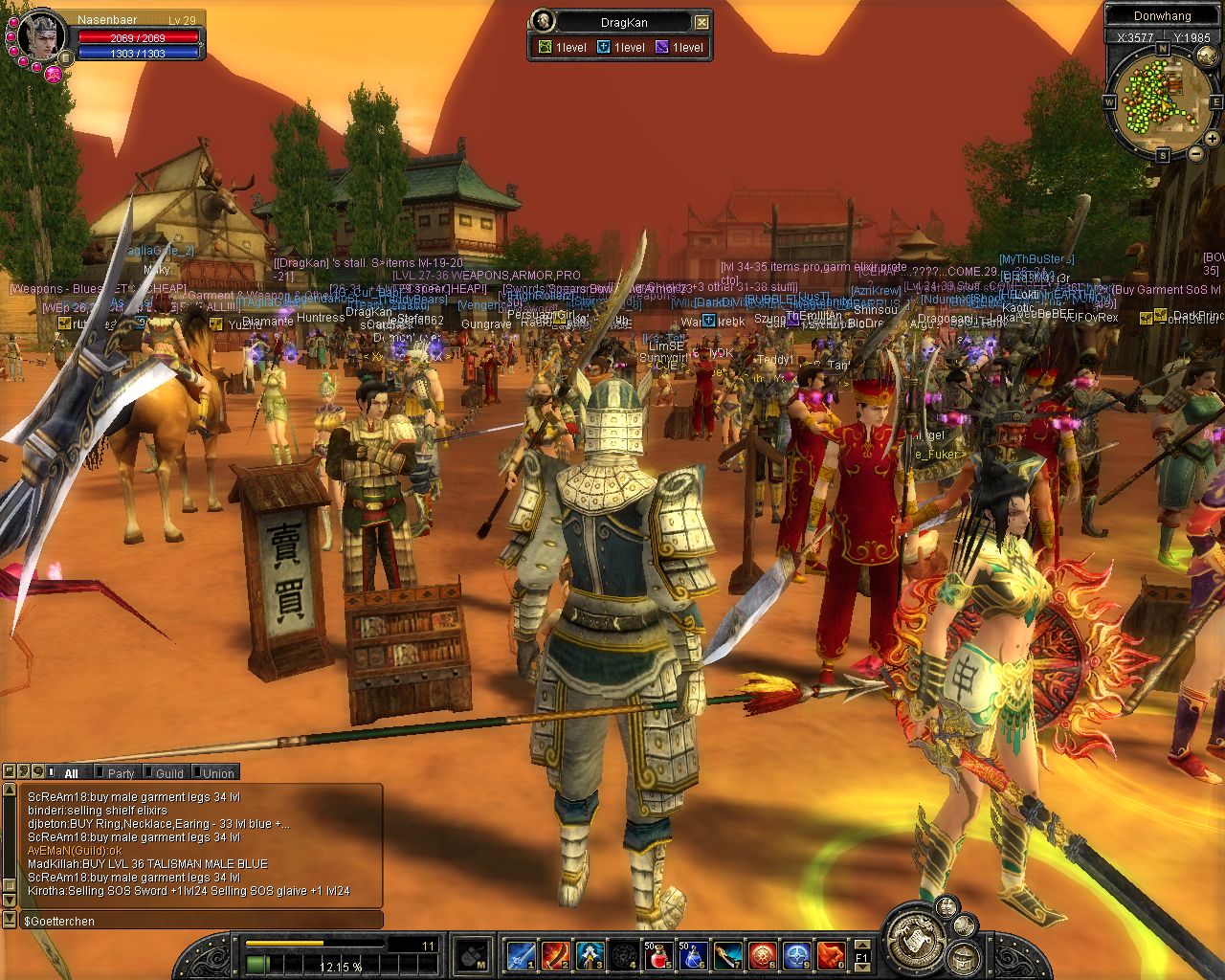Activate the red blade skill in slot 2
Screen dimensions: 1225x980
pyautogui.click(x=555, y=955)
